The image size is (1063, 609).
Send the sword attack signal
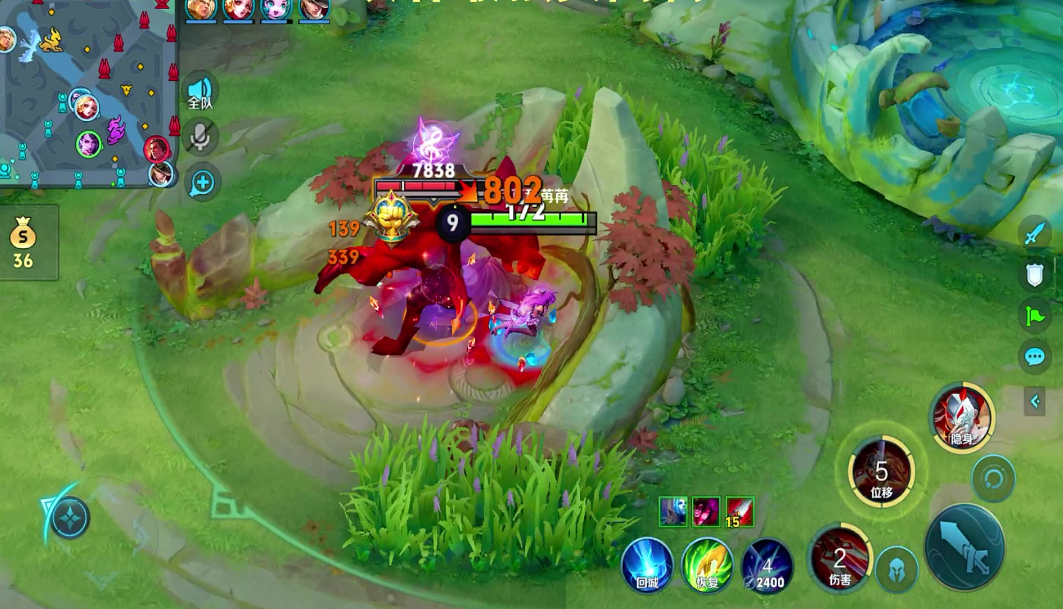click(1035, 235)
